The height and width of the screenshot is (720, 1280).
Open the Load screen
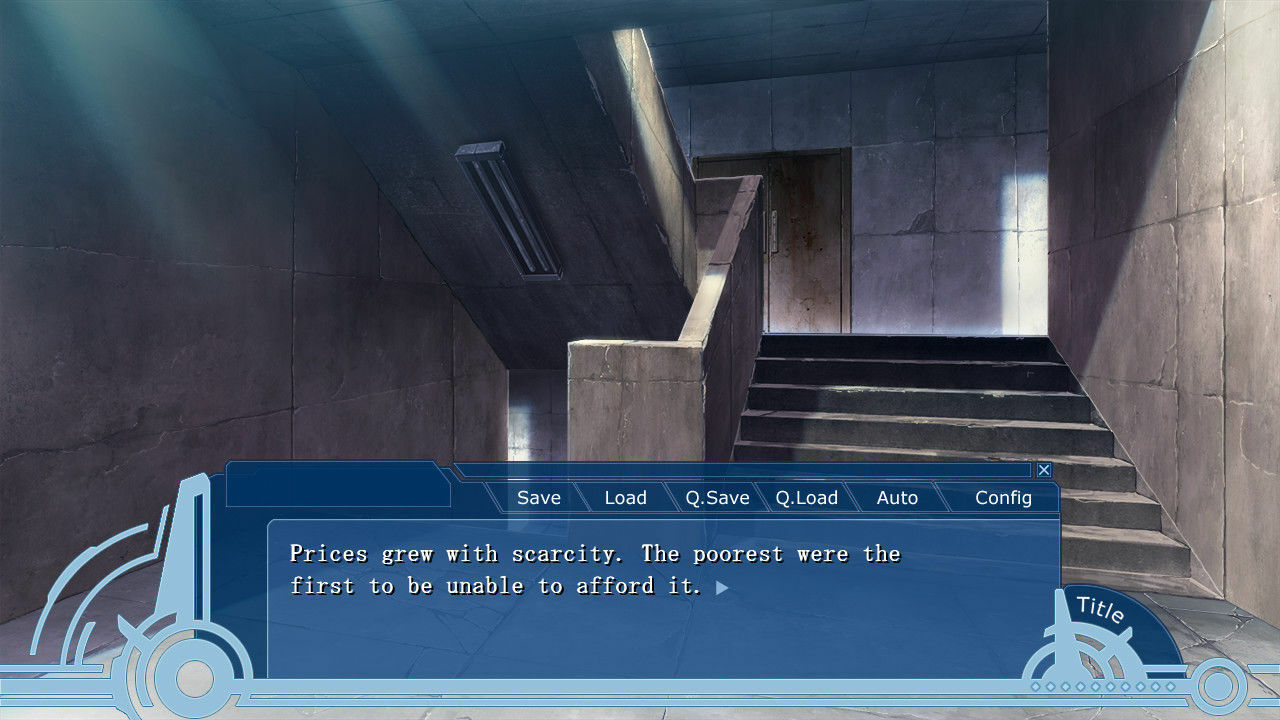coord(626,497)
